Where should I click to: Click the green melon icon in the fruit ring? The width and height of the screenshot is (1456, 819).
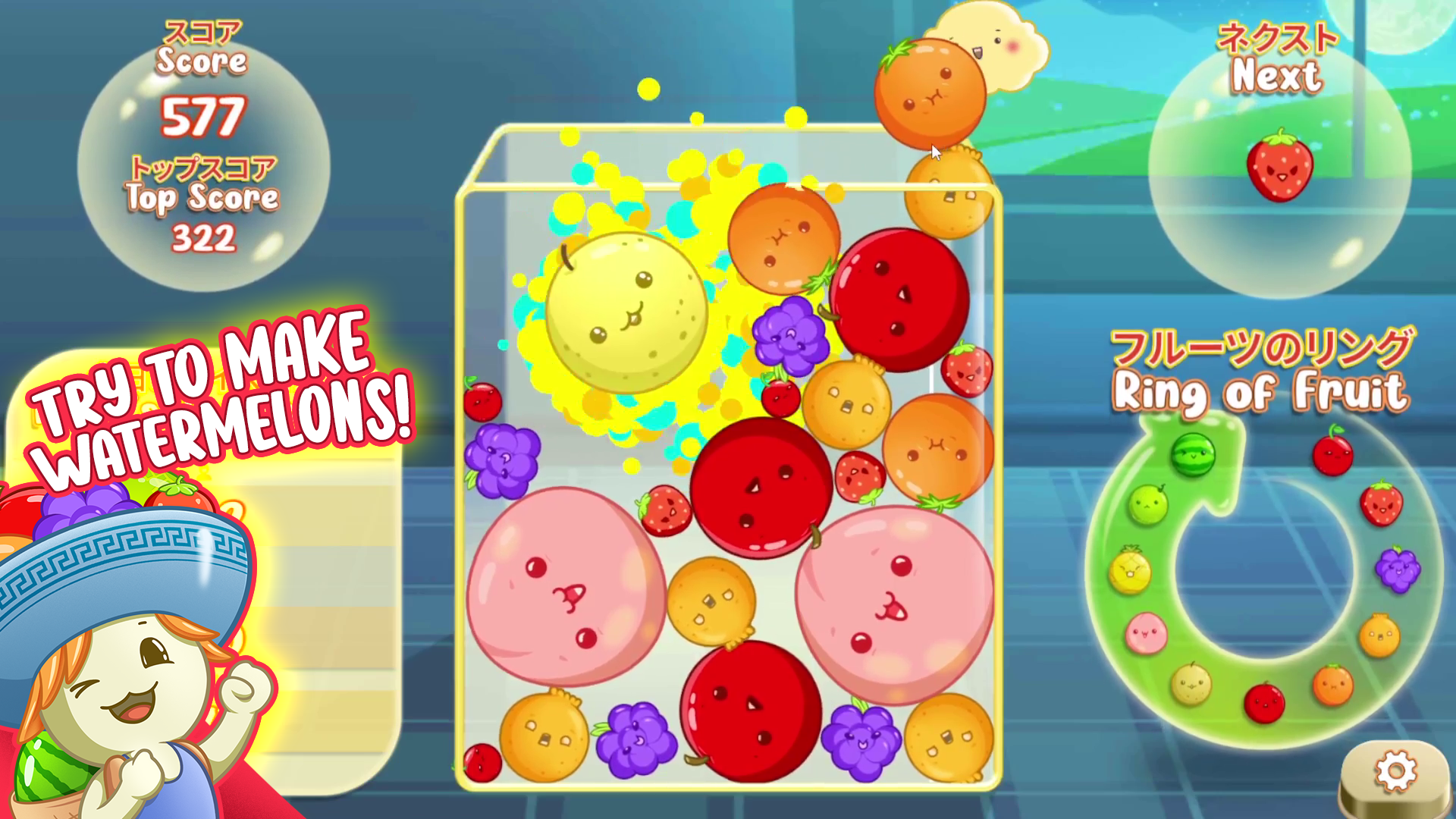[1150, 505]
